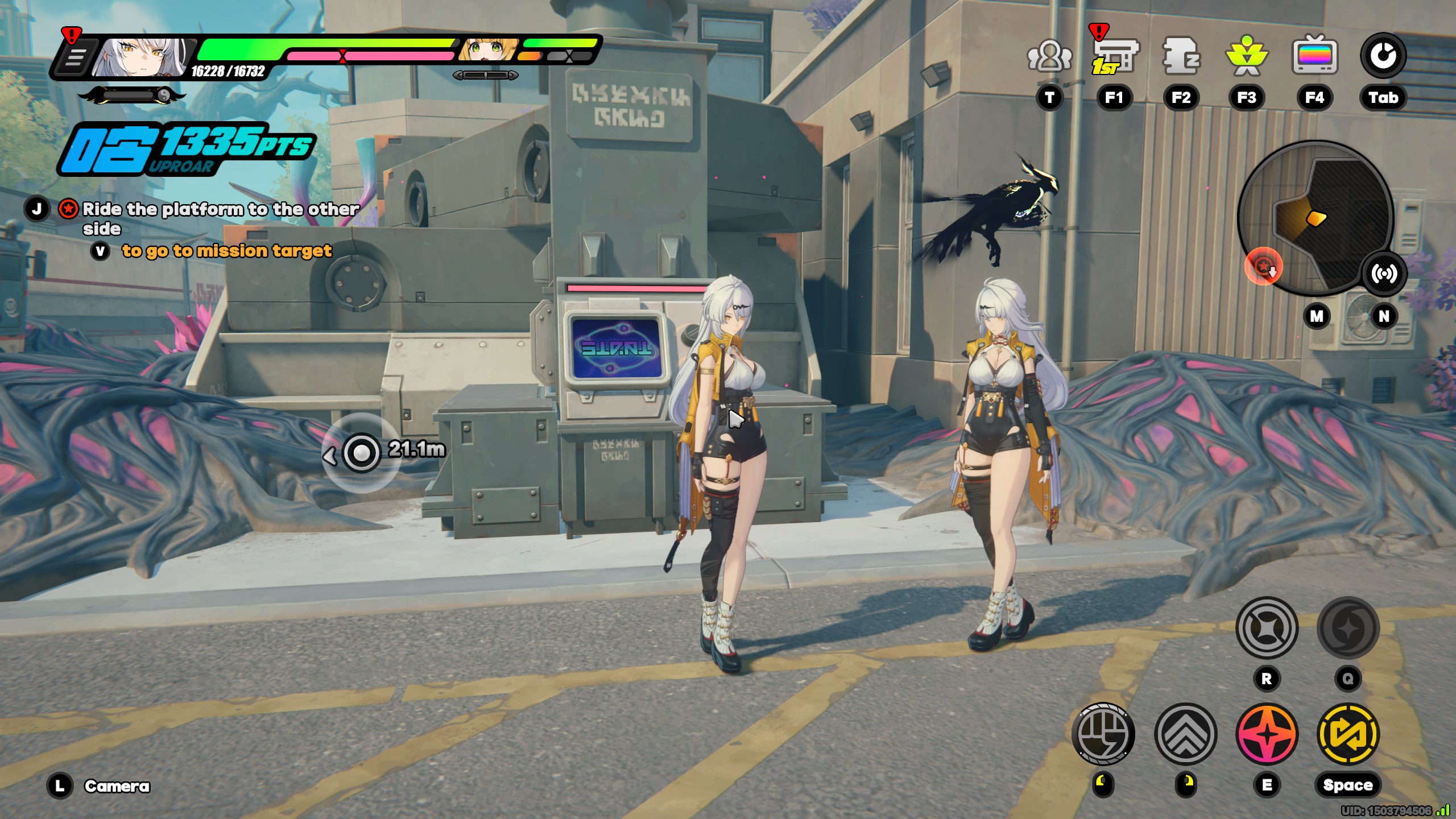Use the dimmed ultimate skill icon
Viewport: 1456px width, 819px height.
[1348, 628]
